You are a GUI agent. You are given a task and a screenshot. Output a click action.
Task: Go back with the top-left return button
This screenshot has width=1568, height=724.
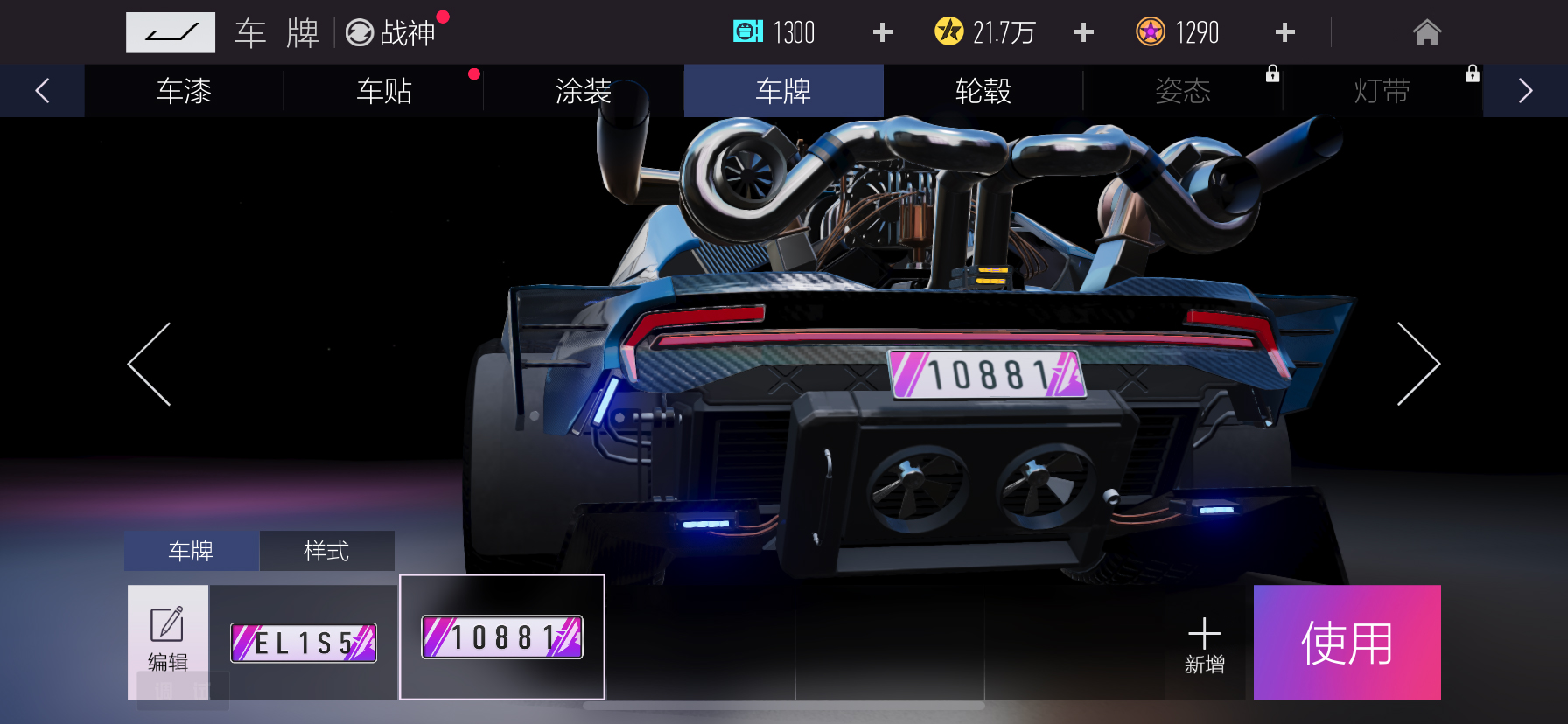170,33
